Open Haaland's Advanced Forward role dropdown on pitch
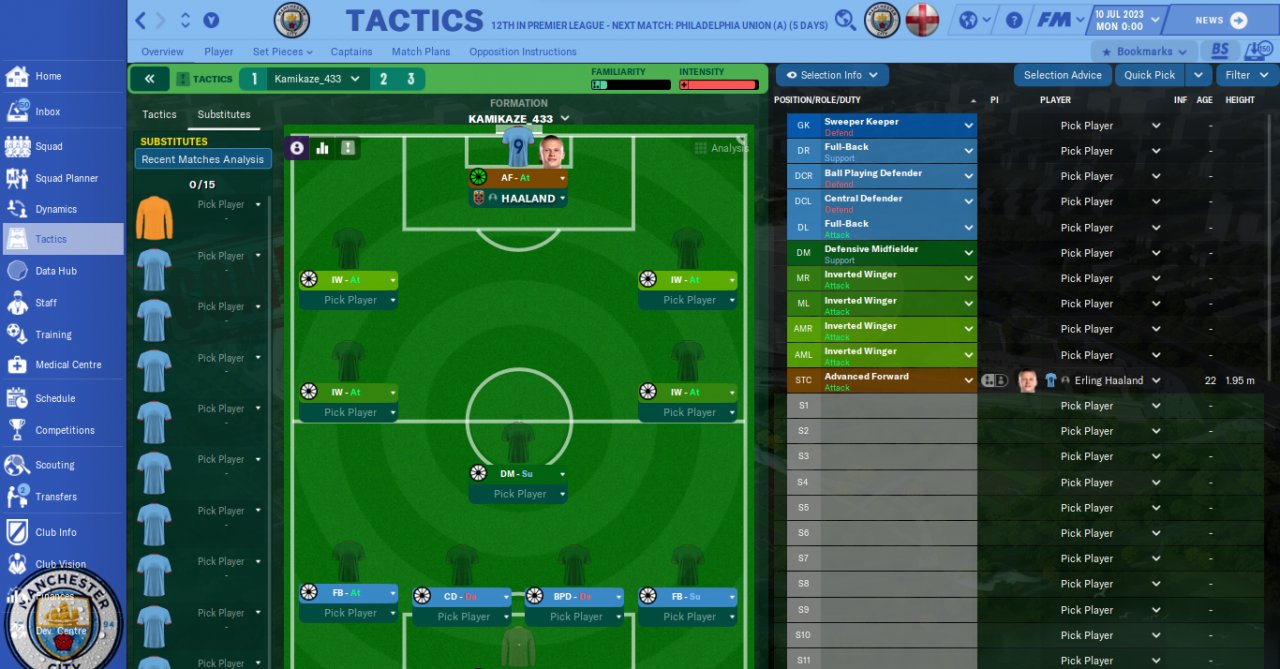The width and height of the screenshot is (1280, 669). click(x=518, y=178)
